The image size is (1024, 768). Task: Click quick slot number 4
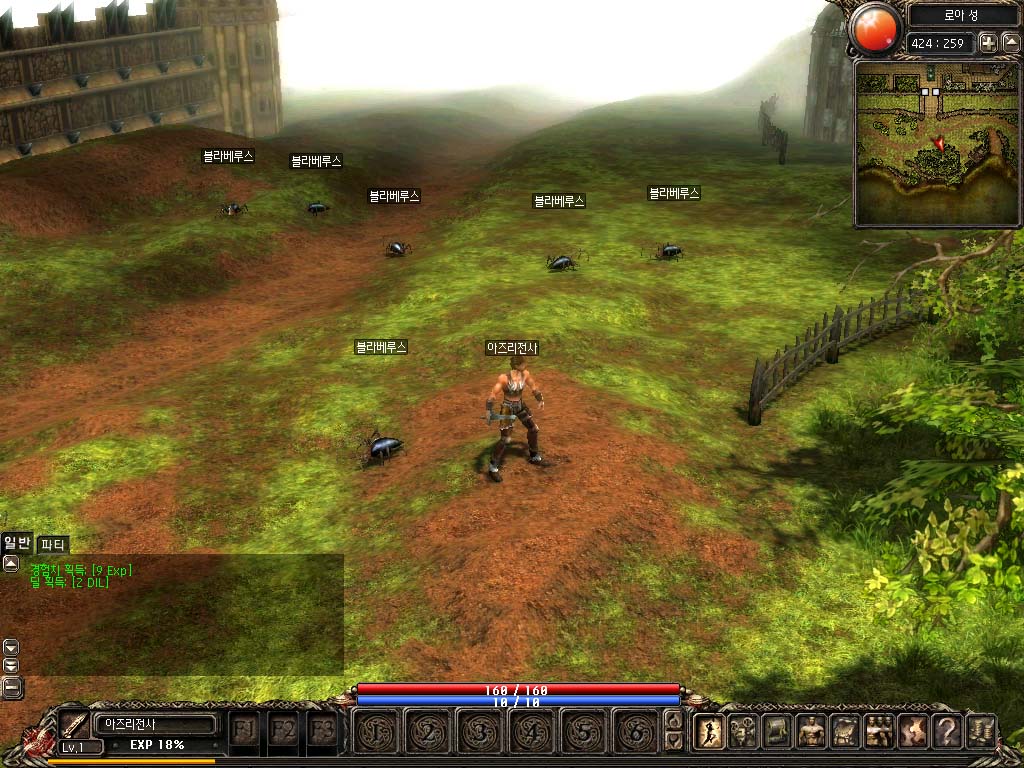532,731
